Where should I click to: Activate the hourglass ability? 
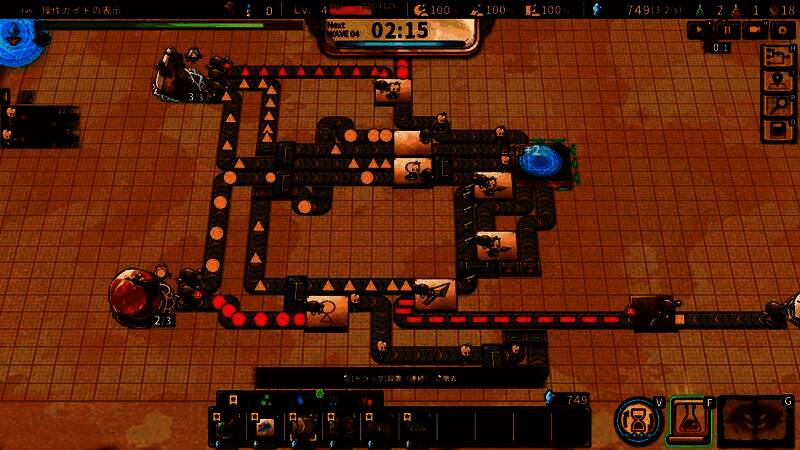coord(638,418)
